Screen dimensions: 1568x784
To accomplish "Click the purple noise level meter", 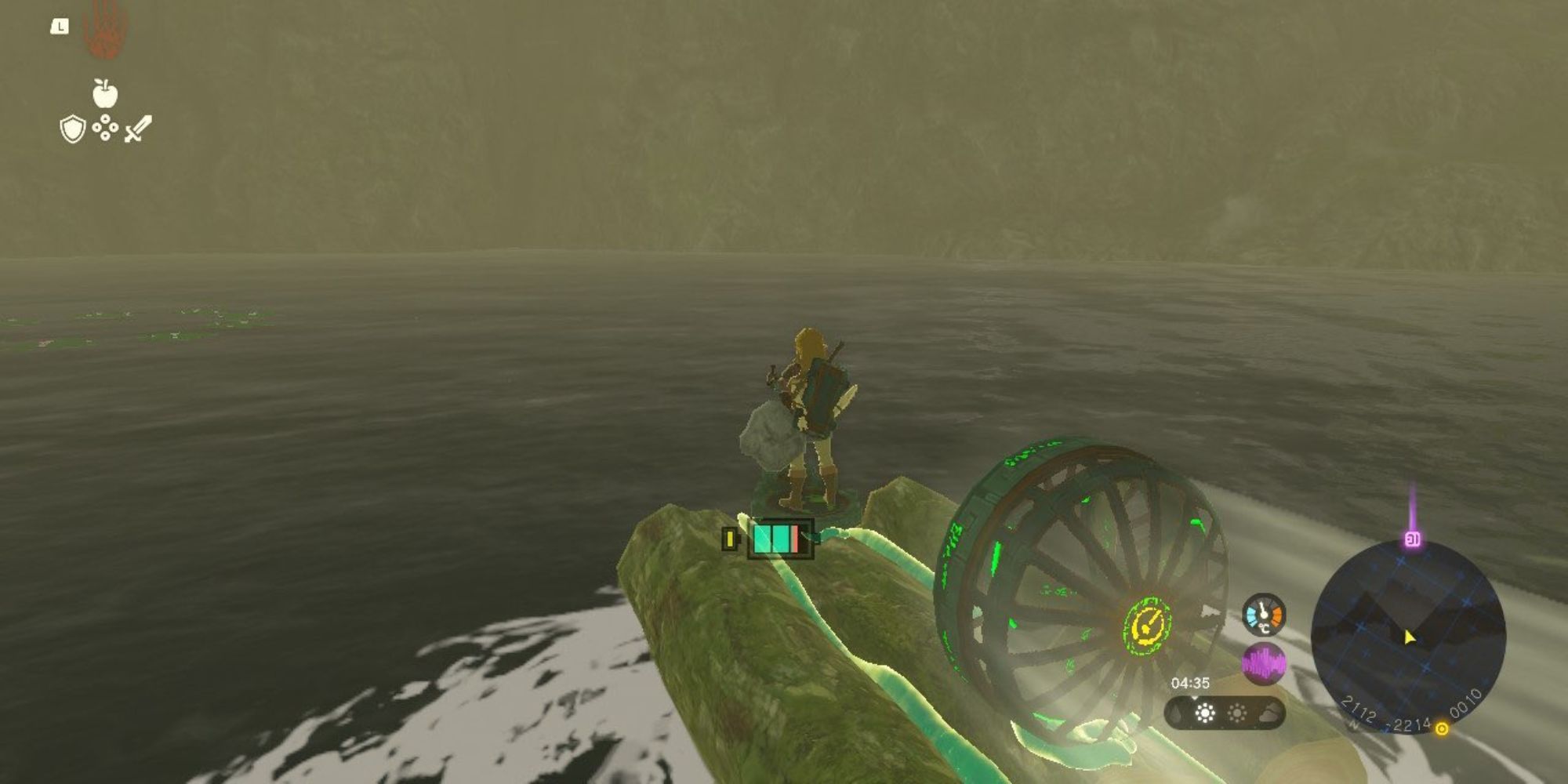I will (1262, 662).
